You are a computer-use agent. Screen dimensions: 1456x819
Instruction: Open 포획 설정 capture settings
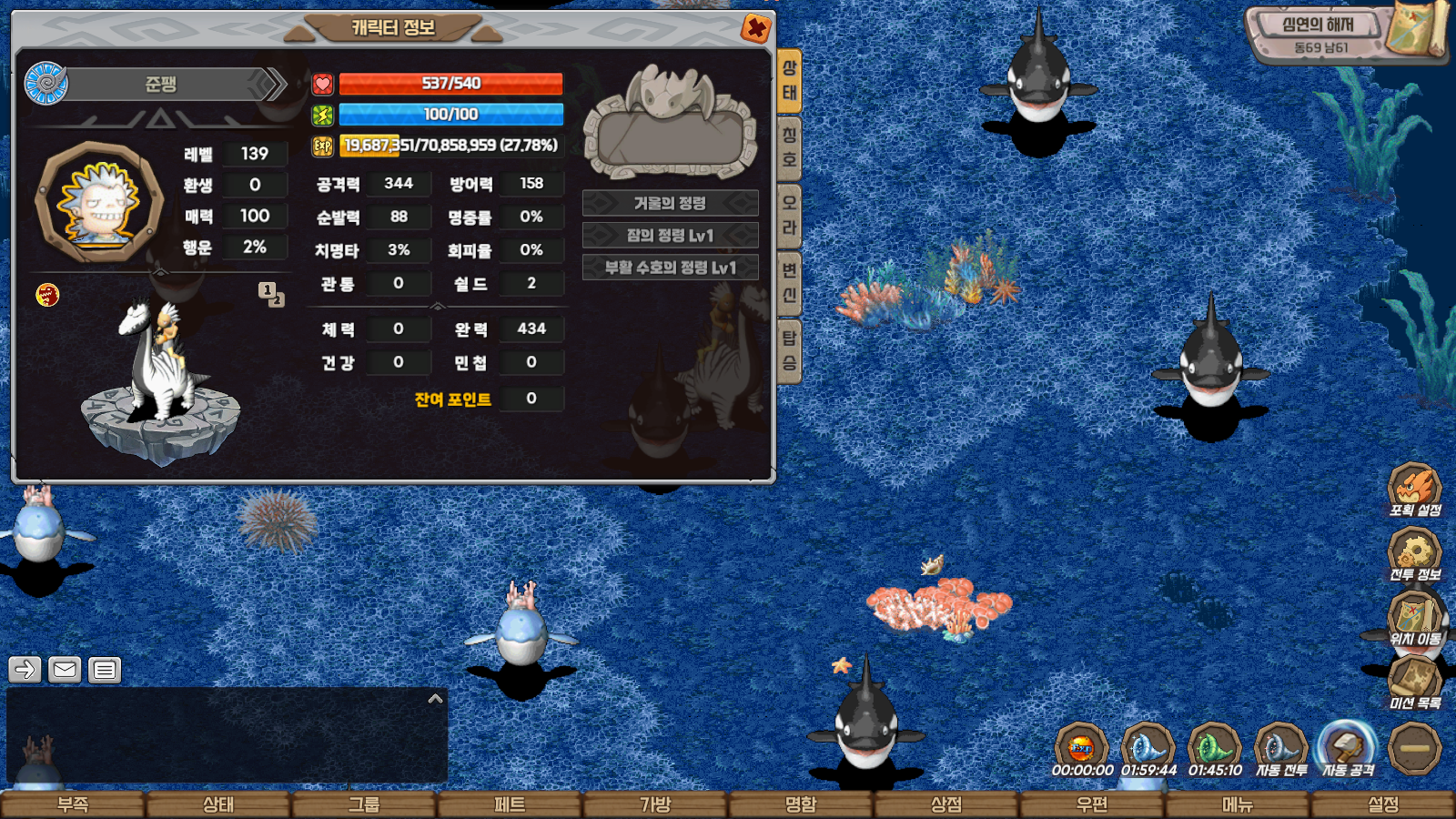coord(1414,490)
